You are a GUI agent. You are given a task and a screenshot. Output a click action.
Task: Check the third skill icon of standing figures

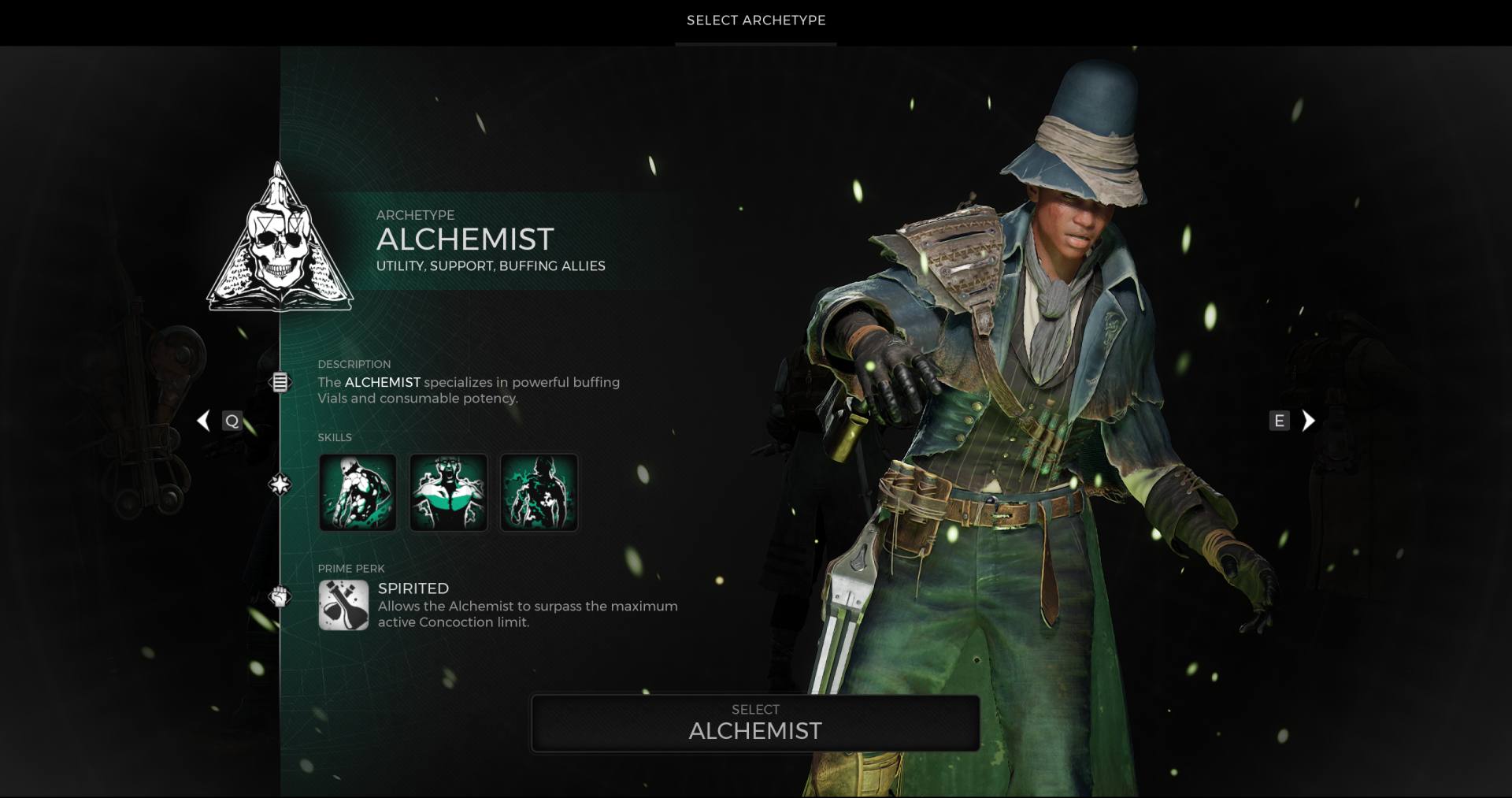click(x=539, y=492)
